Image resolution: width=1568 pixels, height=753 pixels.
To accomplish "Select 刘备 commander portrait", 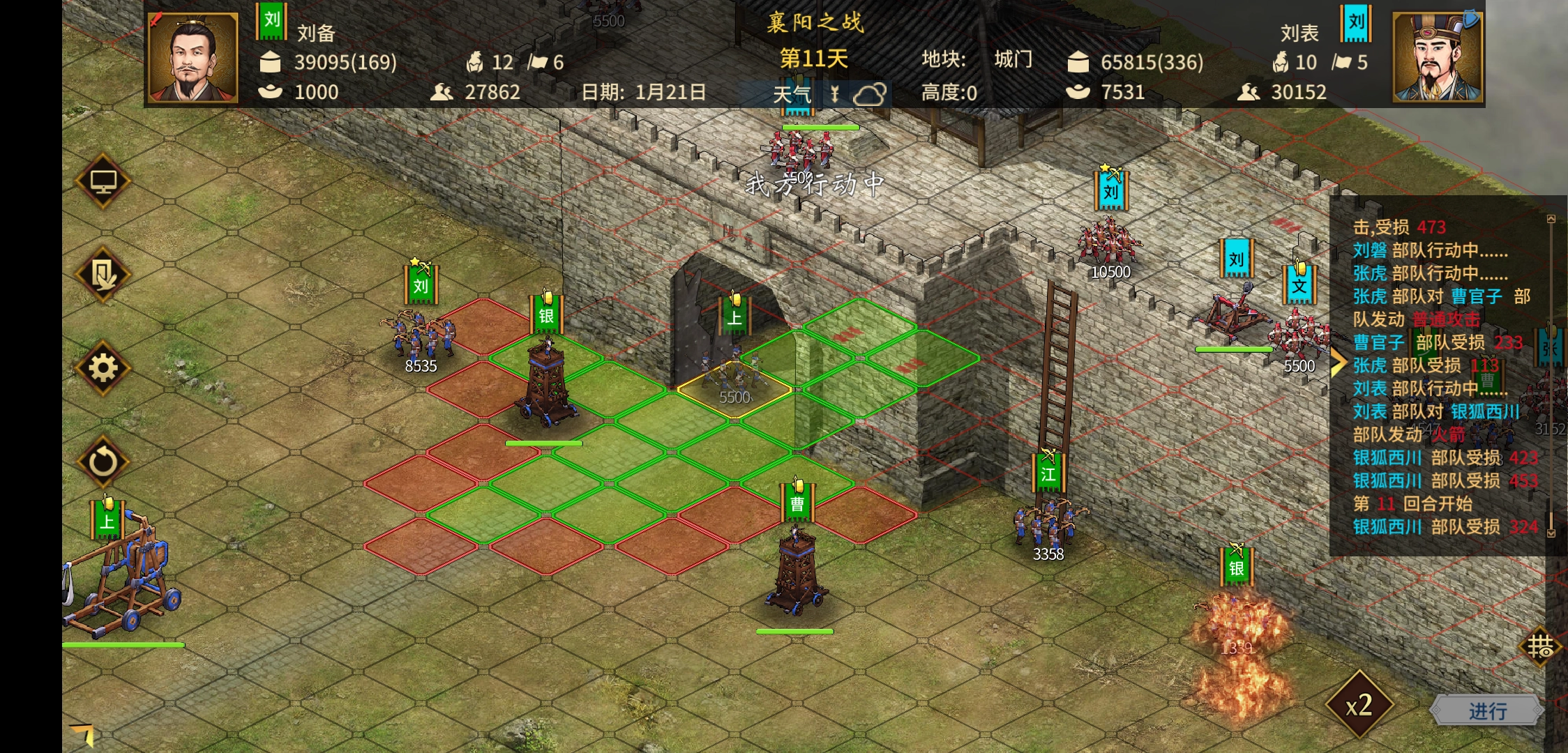I will click(x=193, y=57).
